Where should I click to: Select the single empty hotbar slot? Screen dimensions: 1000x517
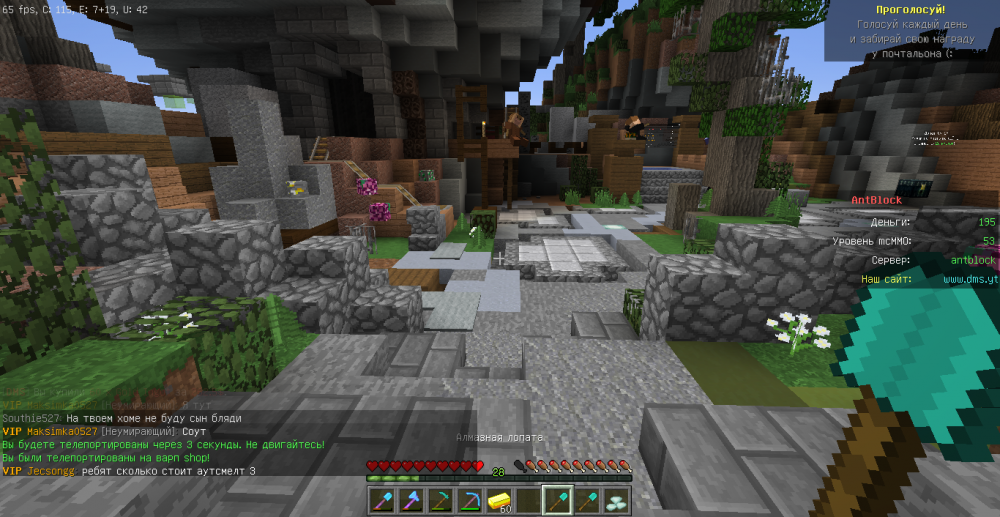point(528,500)
